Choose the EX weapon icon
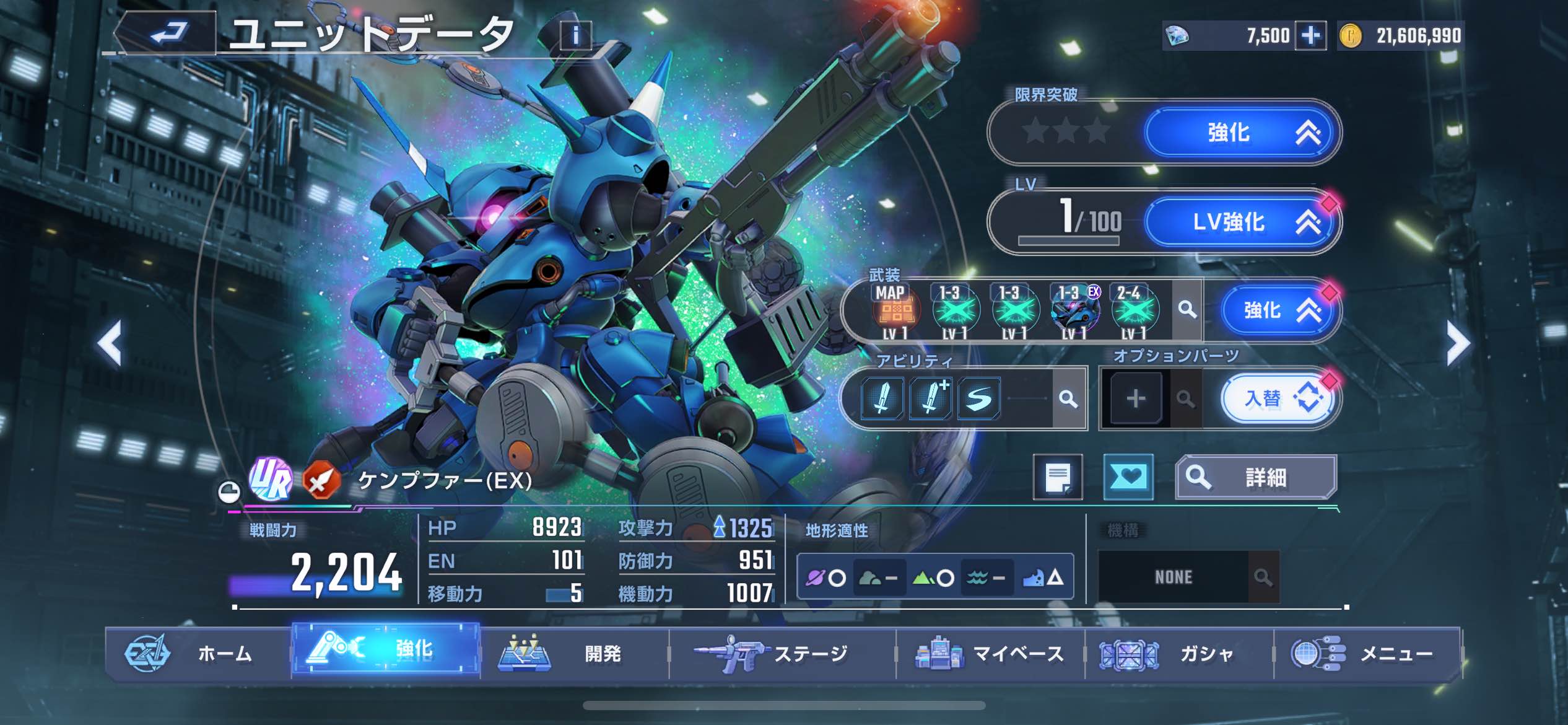The image size is (1568, 725). (1075, 310)
